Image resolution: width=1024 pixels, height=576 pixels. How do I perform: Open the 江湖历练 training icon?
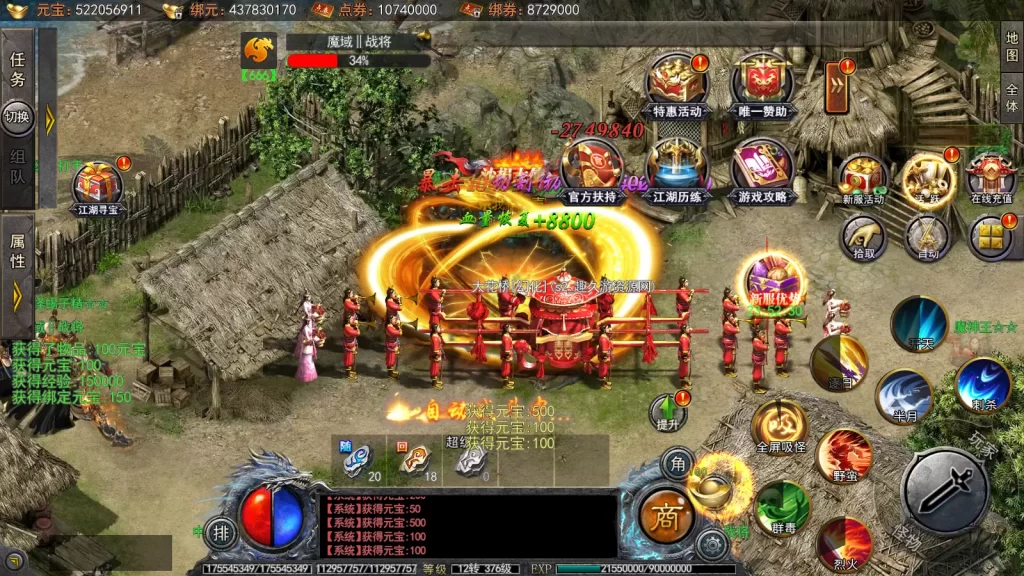coord(677,168)
